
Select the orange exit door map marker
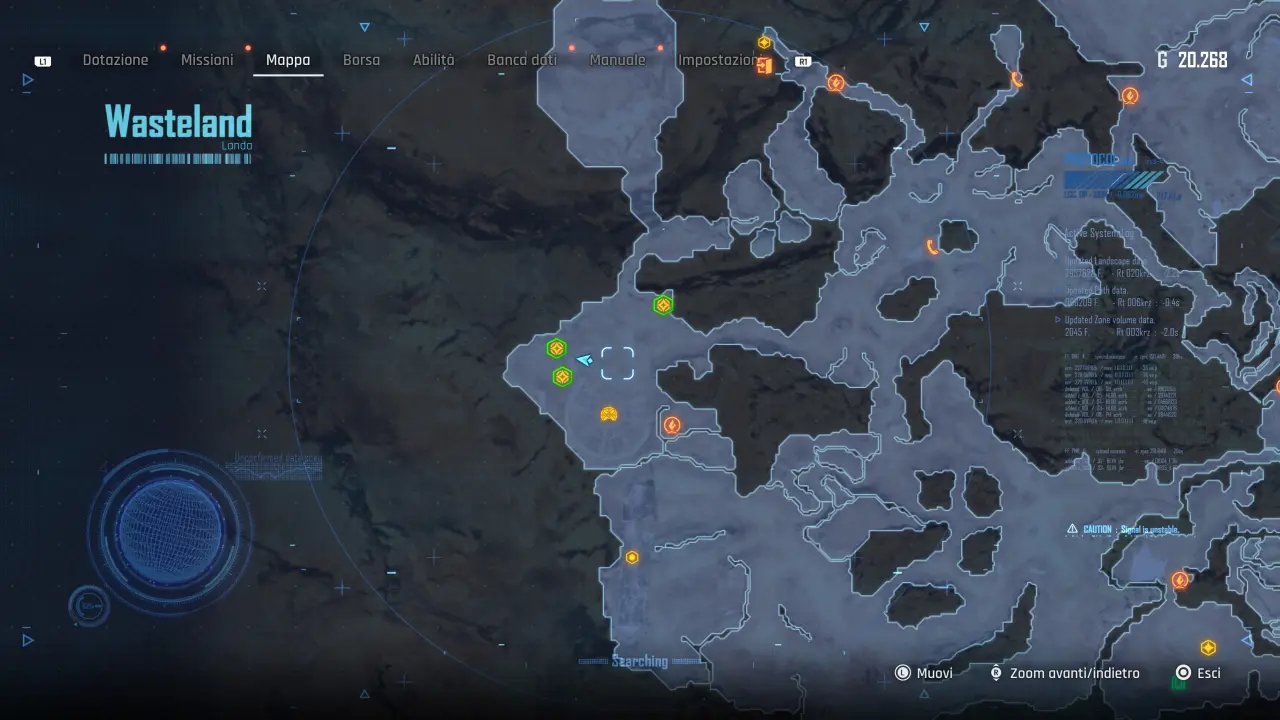(765, 66)
